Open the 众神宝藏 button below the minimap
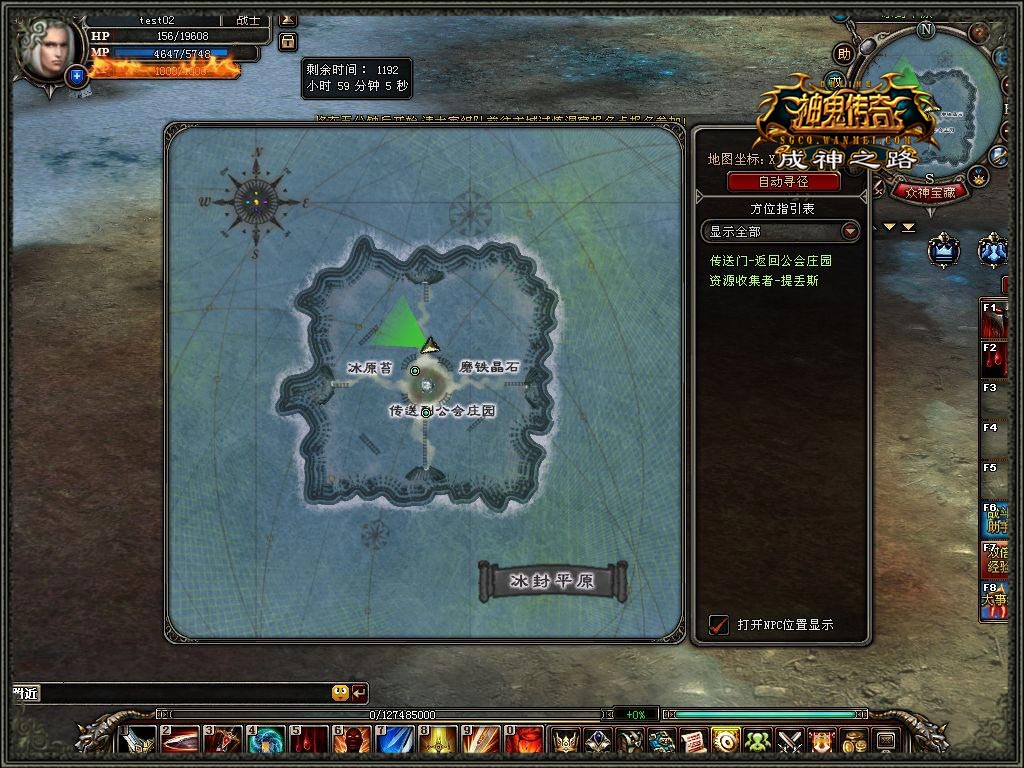Image resolution: width=1024 pixels, height=768 pixels. click(x=929, y=192)
